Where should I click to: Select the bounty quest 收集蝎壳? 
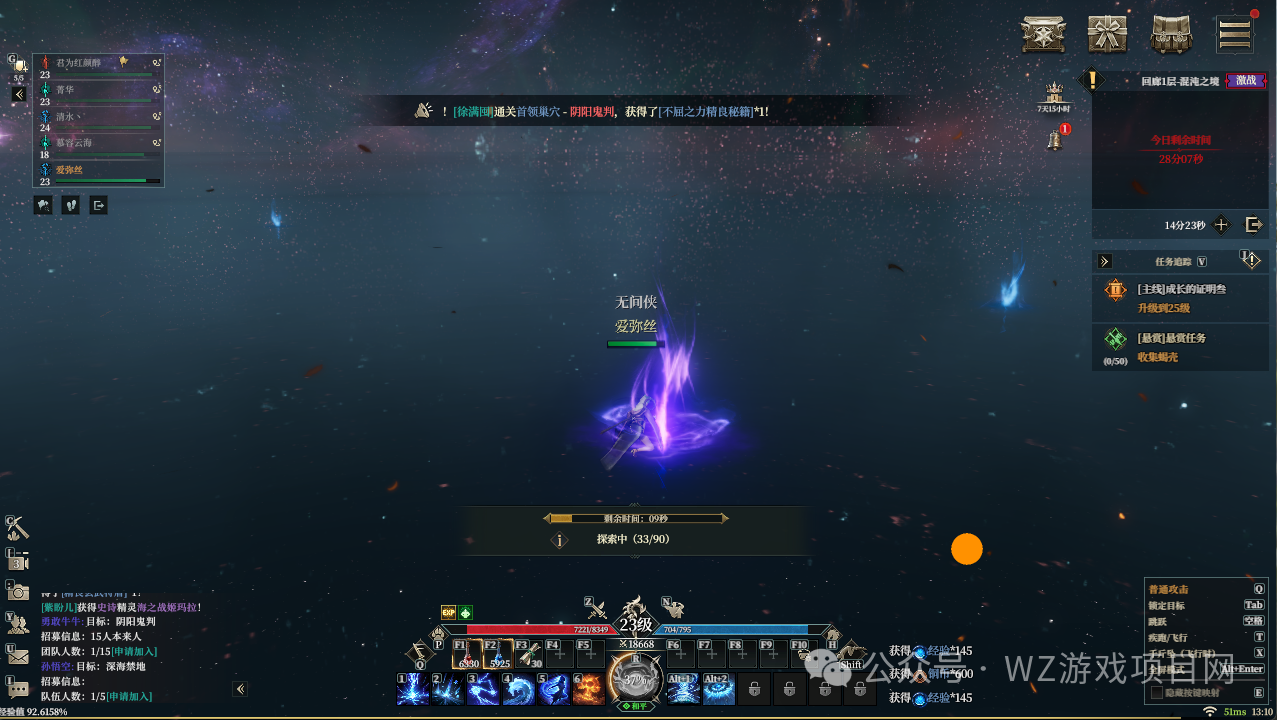1180,346
